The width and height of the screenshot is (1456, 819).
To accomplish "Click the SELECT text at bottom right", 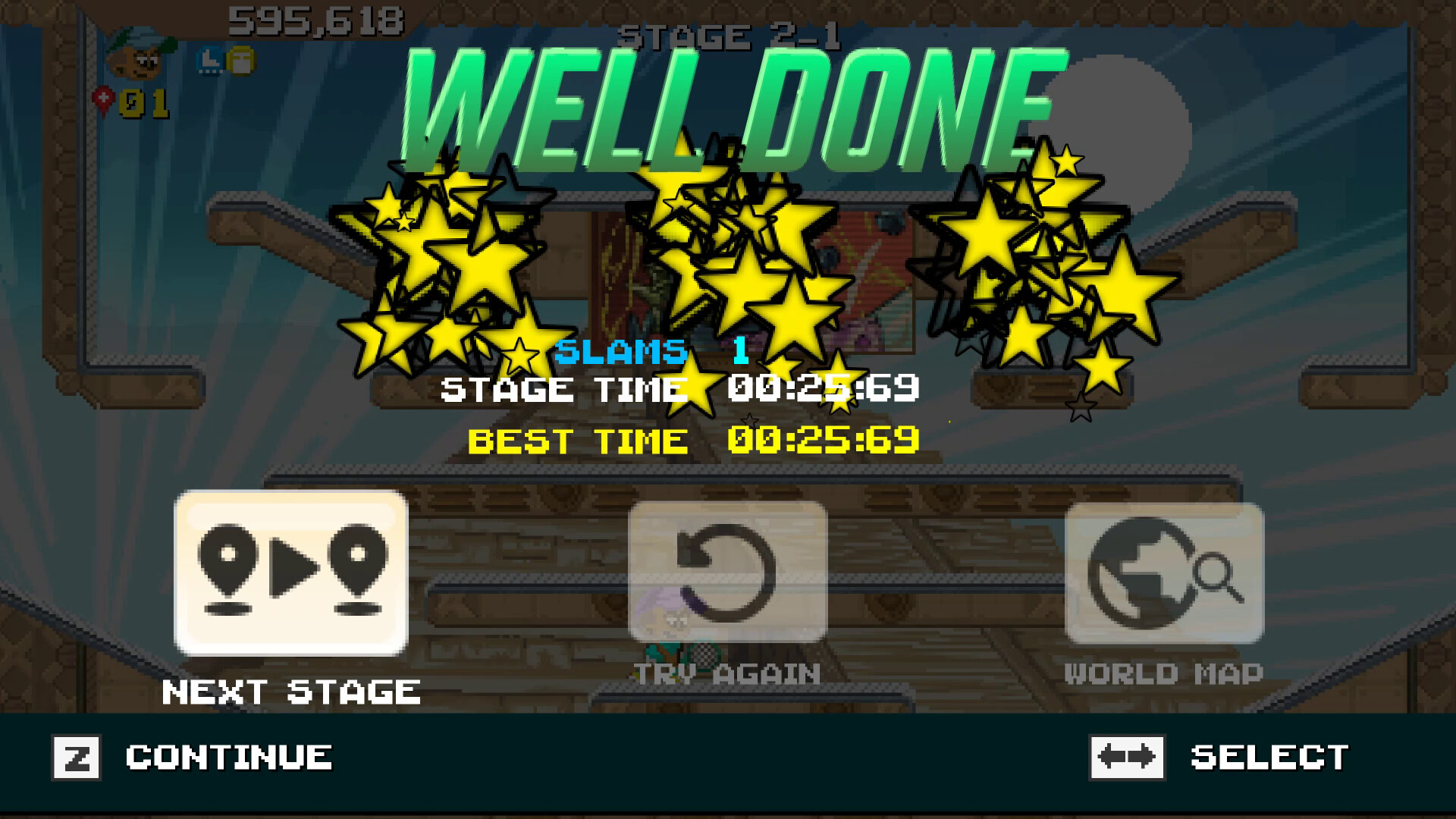I will (1270, 756).
